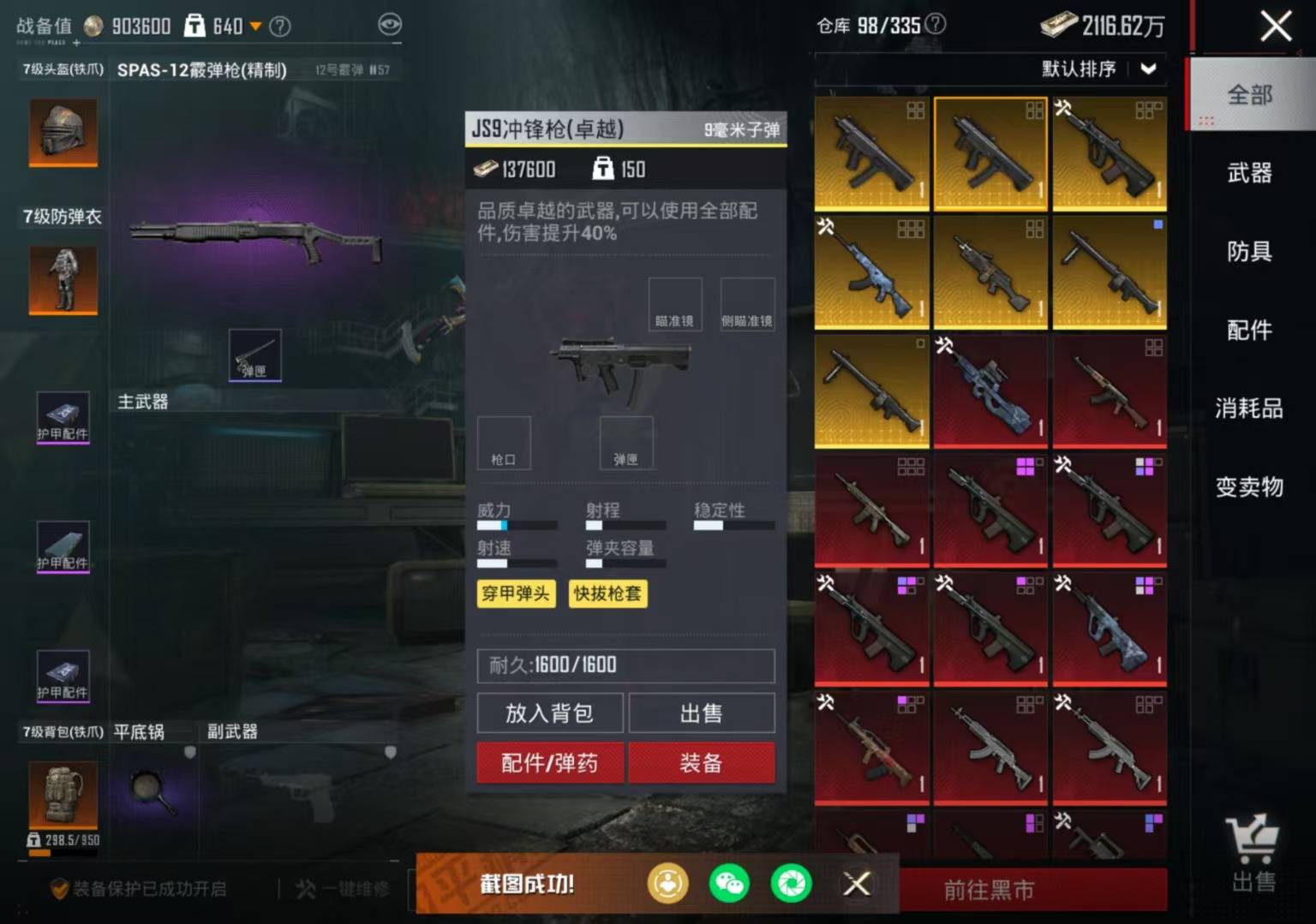Switch to the 防具 category tab
Screen dimensions: 1316x924
pos(1249,252)
